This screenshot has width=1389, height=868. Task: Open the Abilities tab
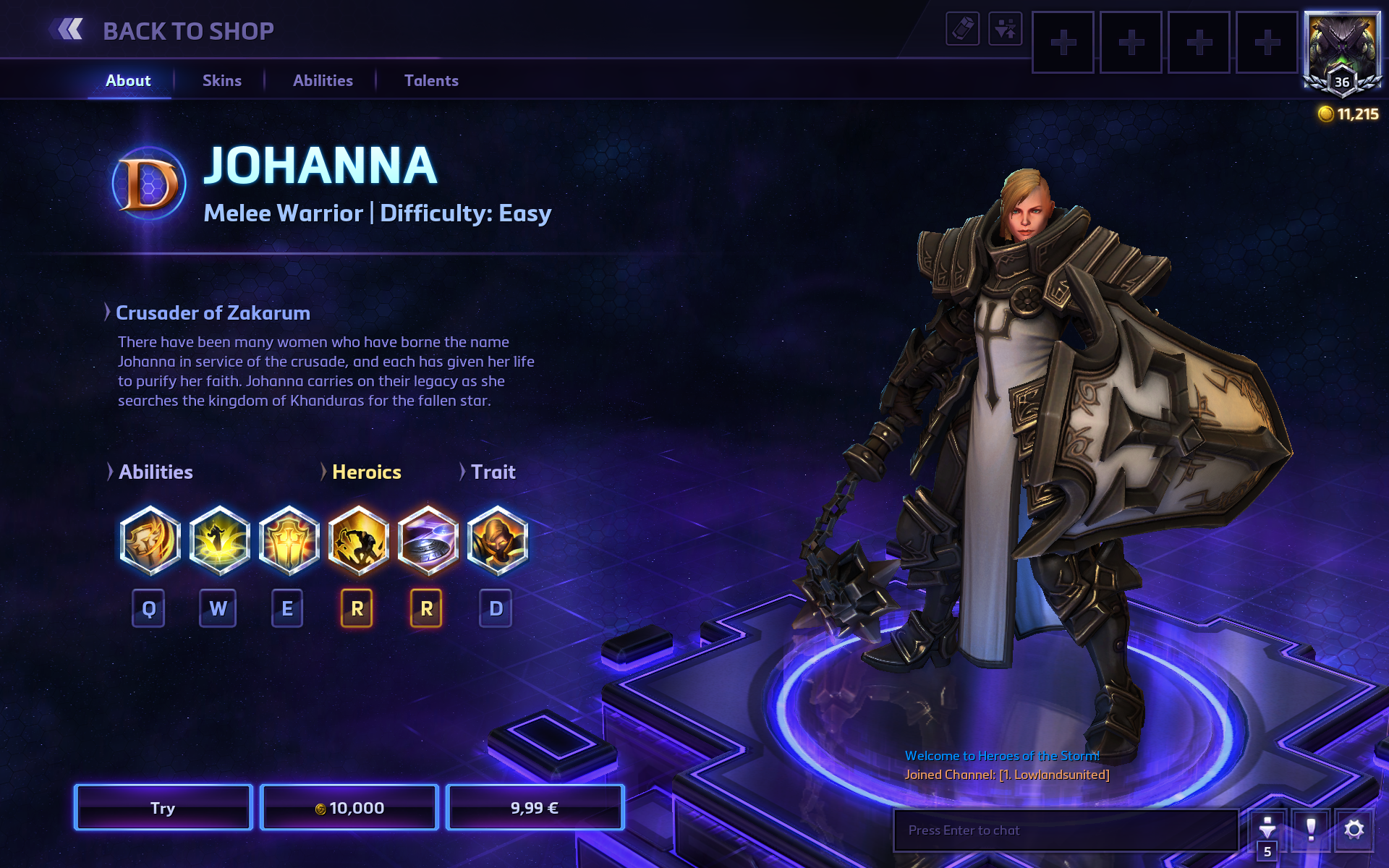(323, 81)
